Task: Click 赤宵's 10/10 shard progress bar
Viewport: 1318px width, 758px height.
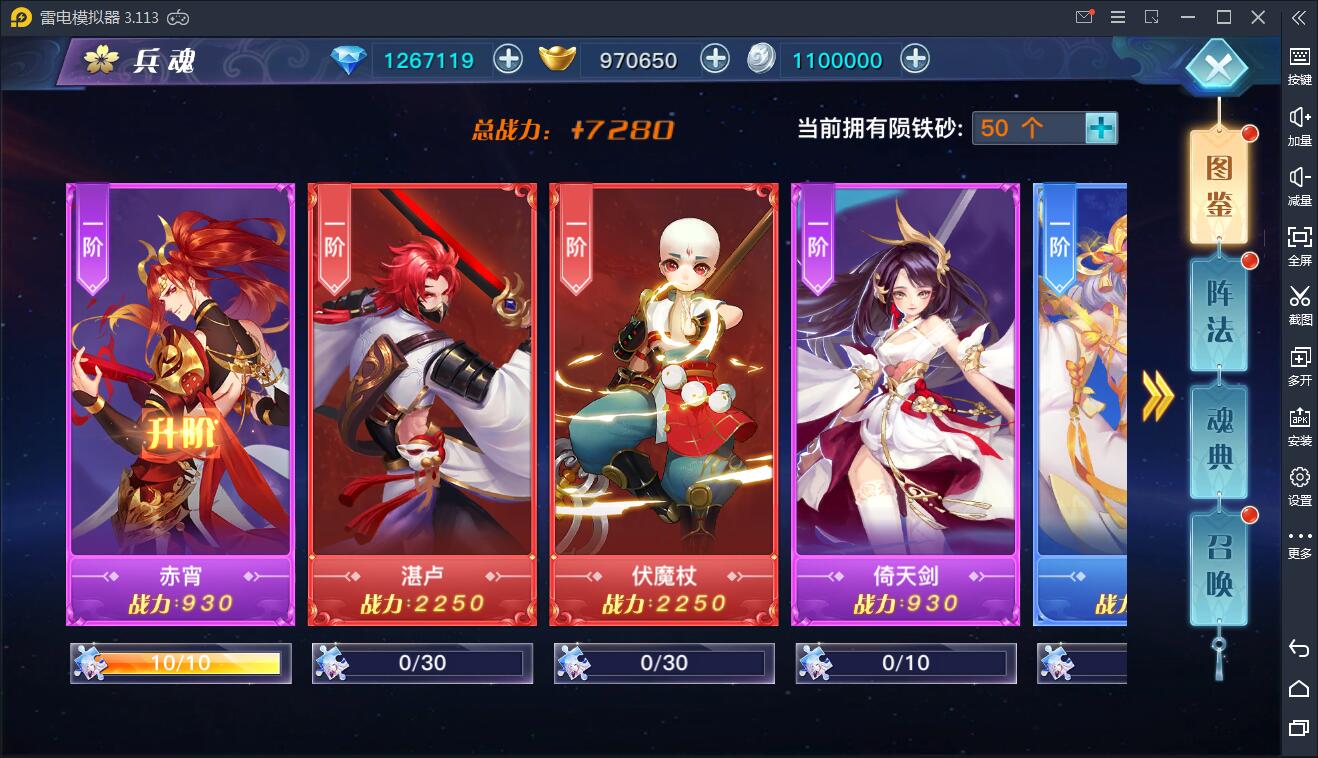Action: [x=180, y=662]
